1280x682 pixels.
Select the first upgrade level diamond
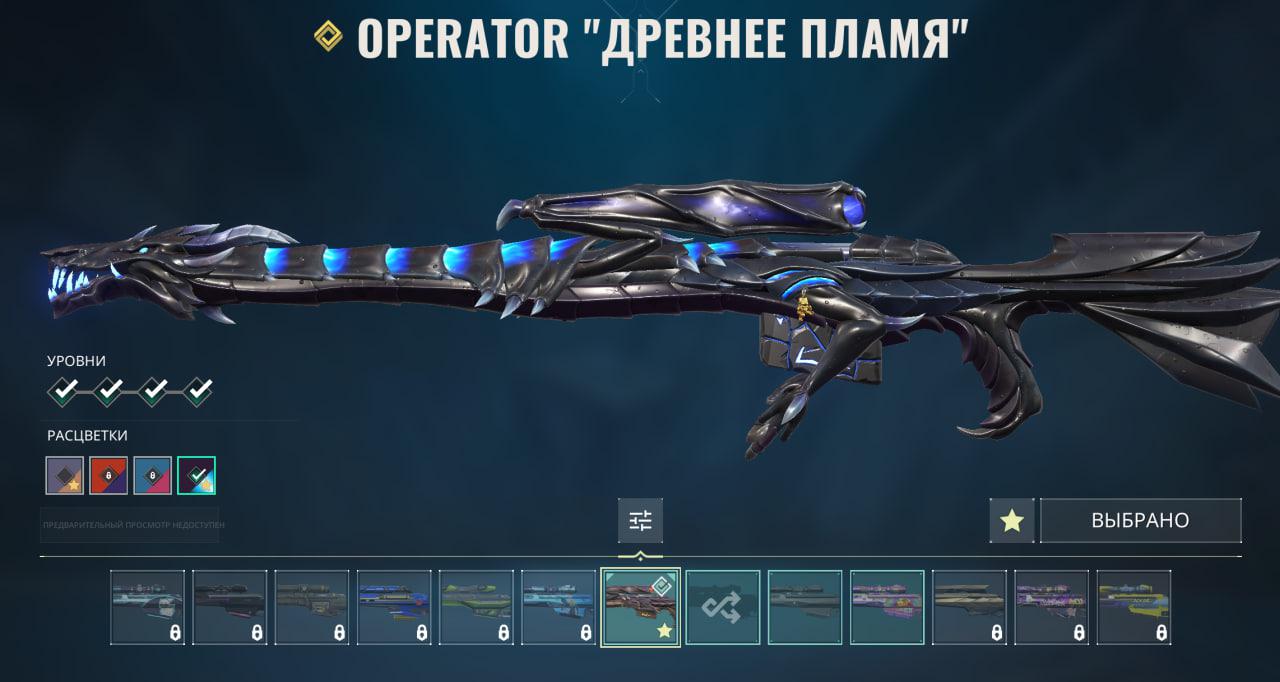point(65,391)
